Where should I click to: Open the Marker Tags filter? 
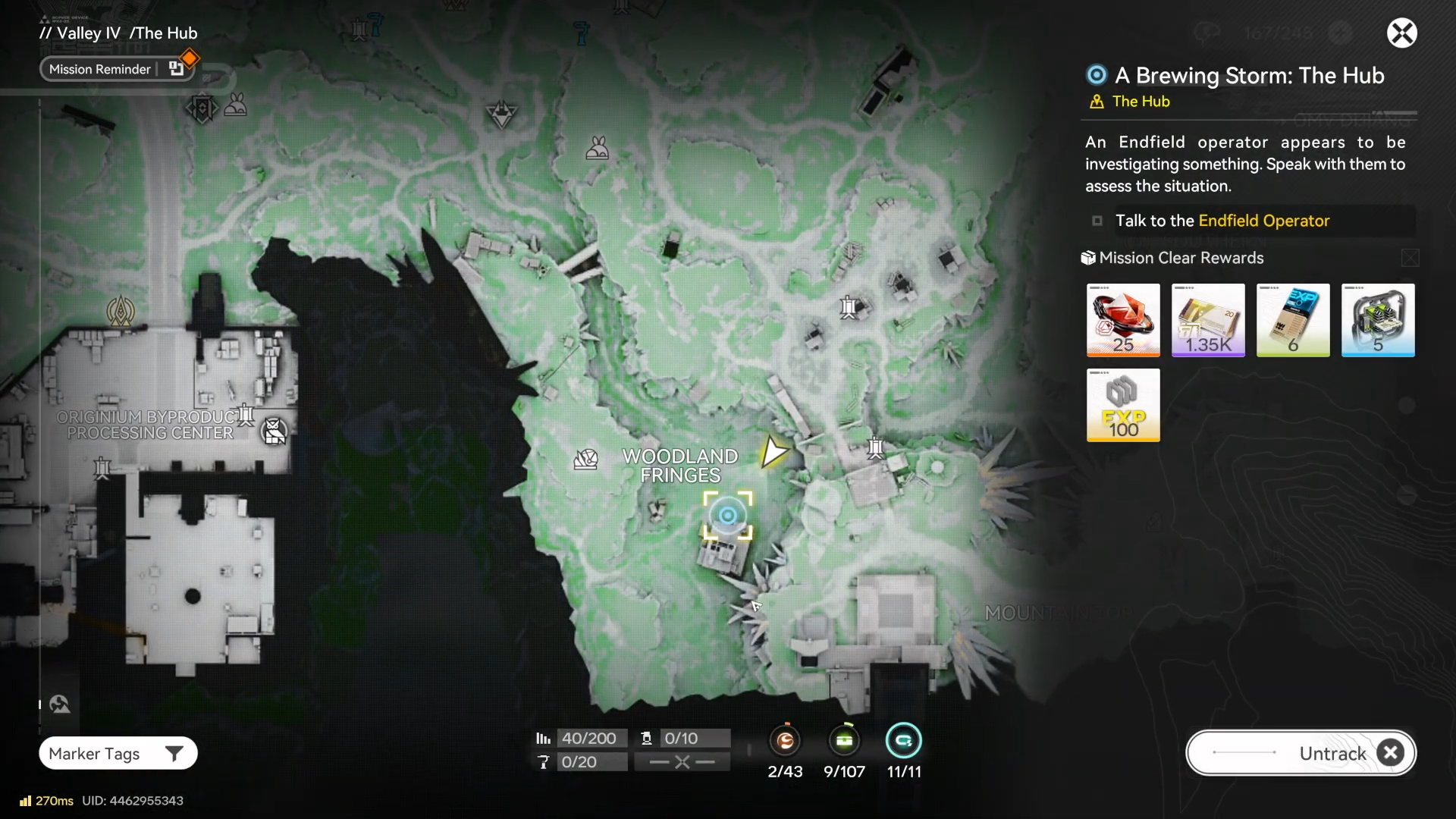(x=118, y=753)
